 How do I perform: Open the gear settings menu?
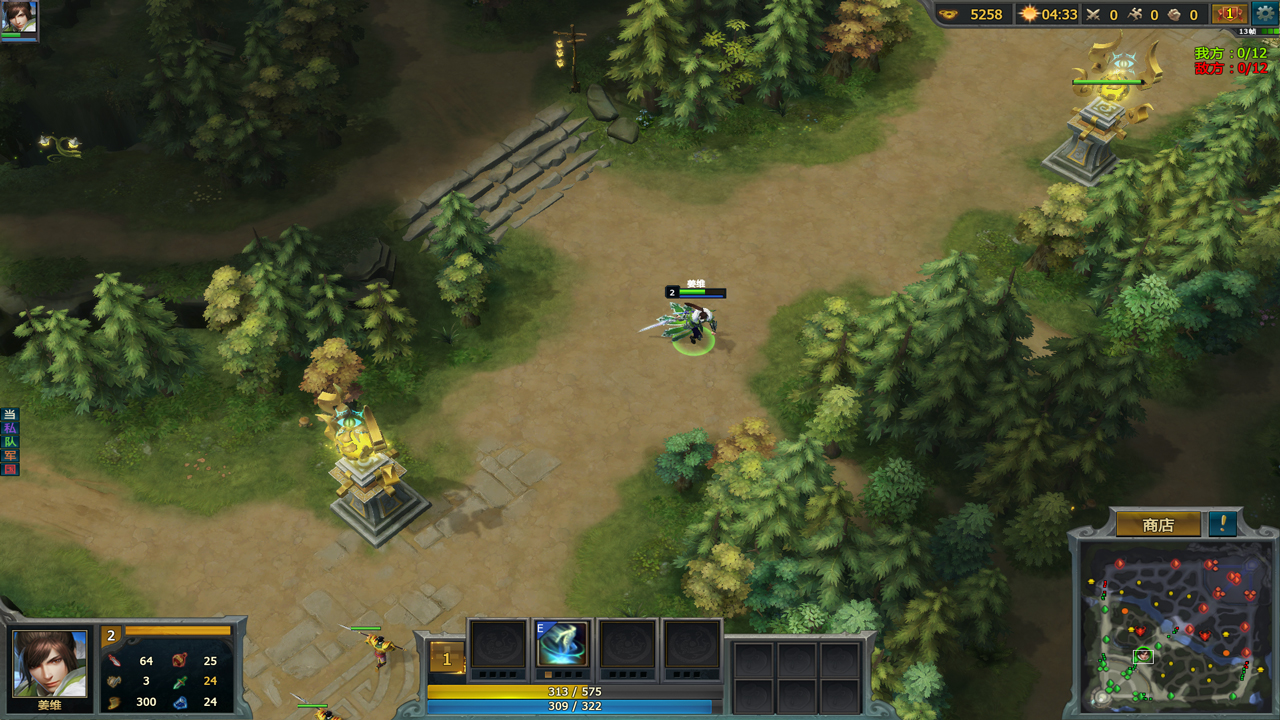coord(1265,14)
